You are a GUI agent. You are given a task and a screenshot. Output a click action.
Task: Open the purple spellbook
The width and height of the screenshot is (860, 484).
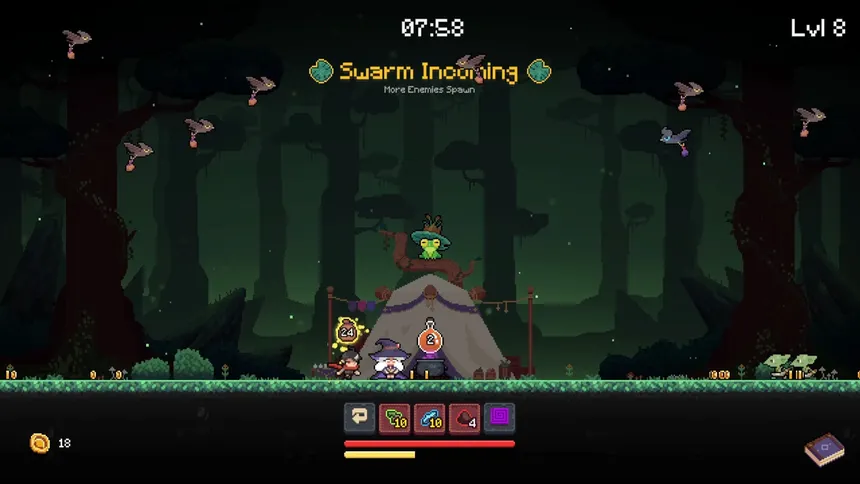click(x=823, y=449)
